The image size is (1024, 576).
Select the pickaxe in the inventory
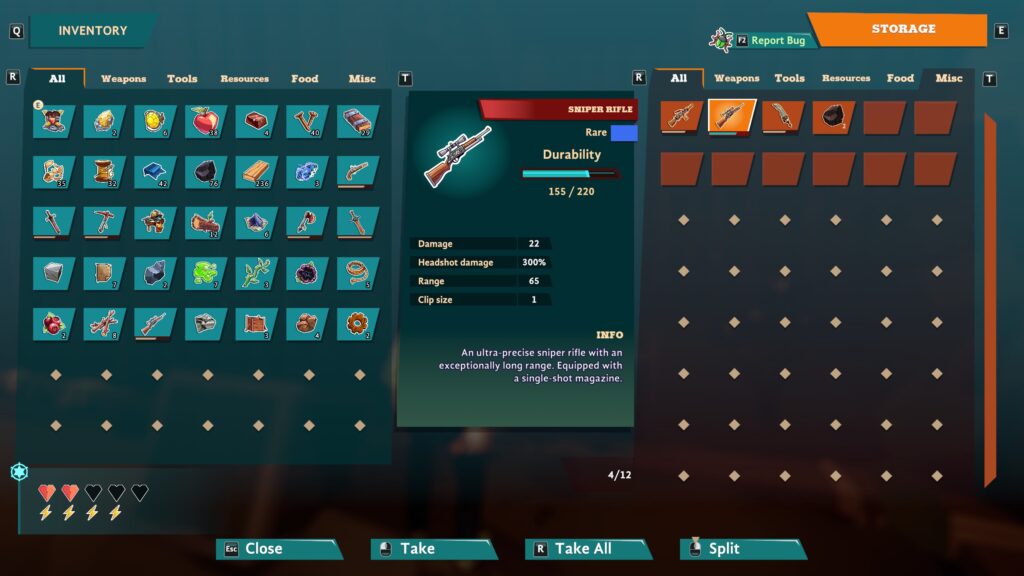104,221
